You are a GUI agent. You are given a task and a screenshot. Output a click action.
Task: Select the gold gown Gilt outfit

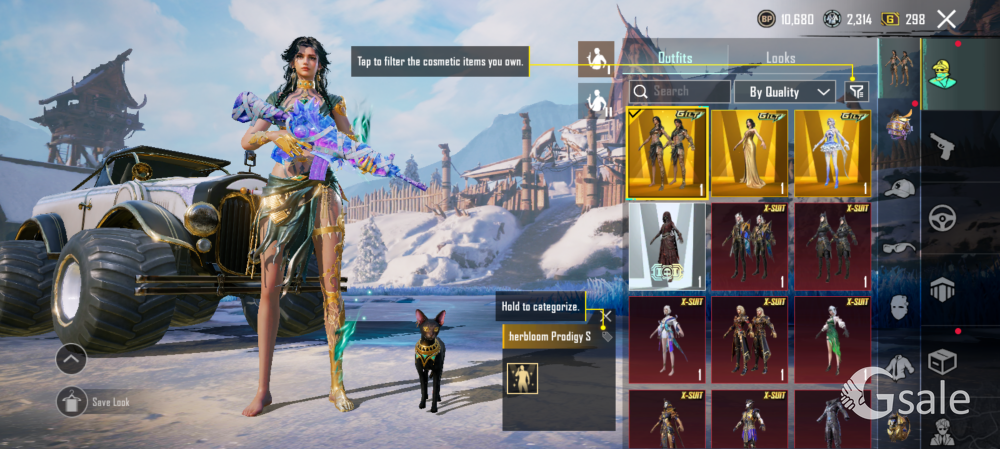tap(749, 154)
